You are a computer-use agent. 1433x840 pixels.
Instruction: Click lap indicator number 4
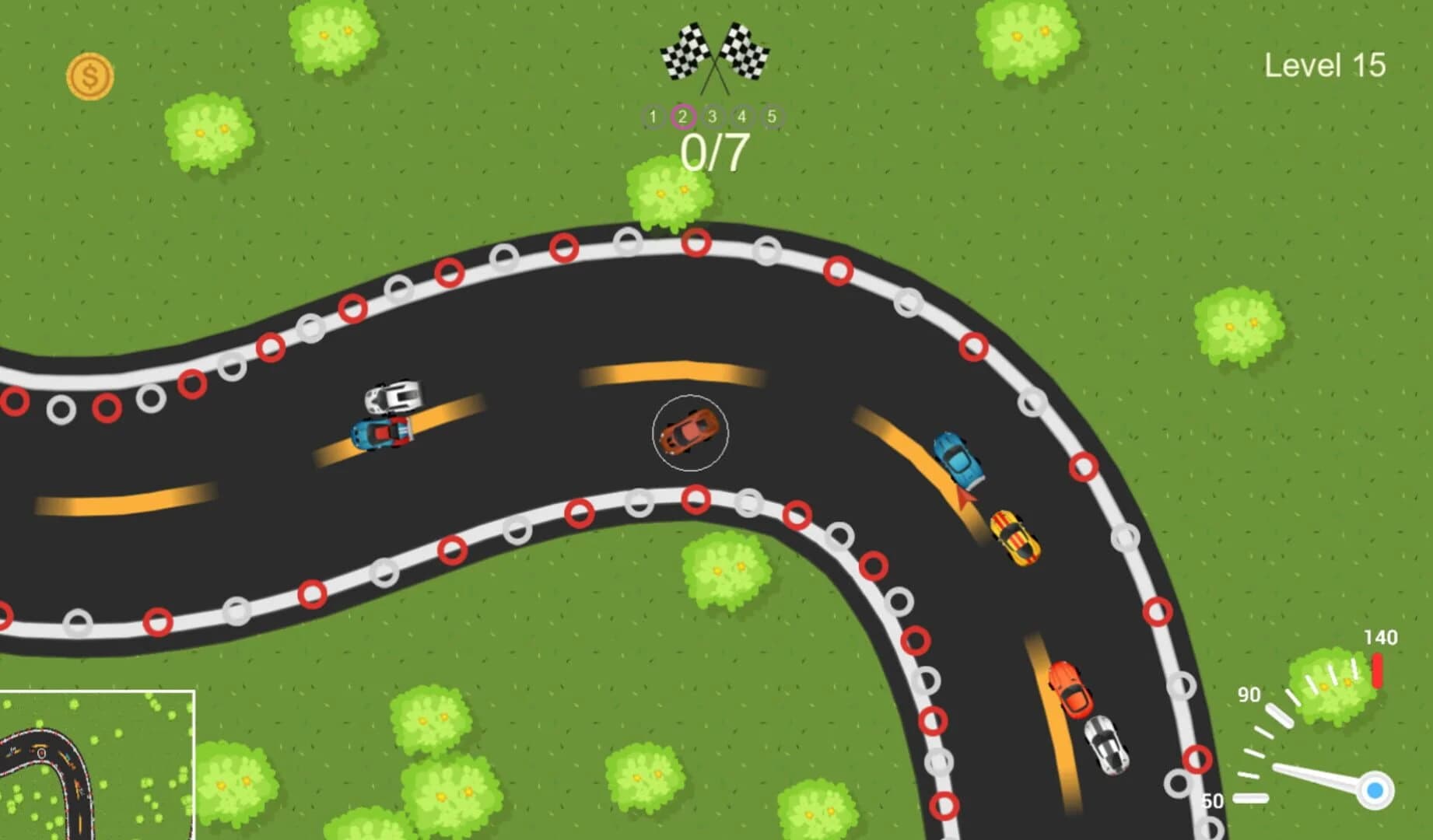coord(741,117)
